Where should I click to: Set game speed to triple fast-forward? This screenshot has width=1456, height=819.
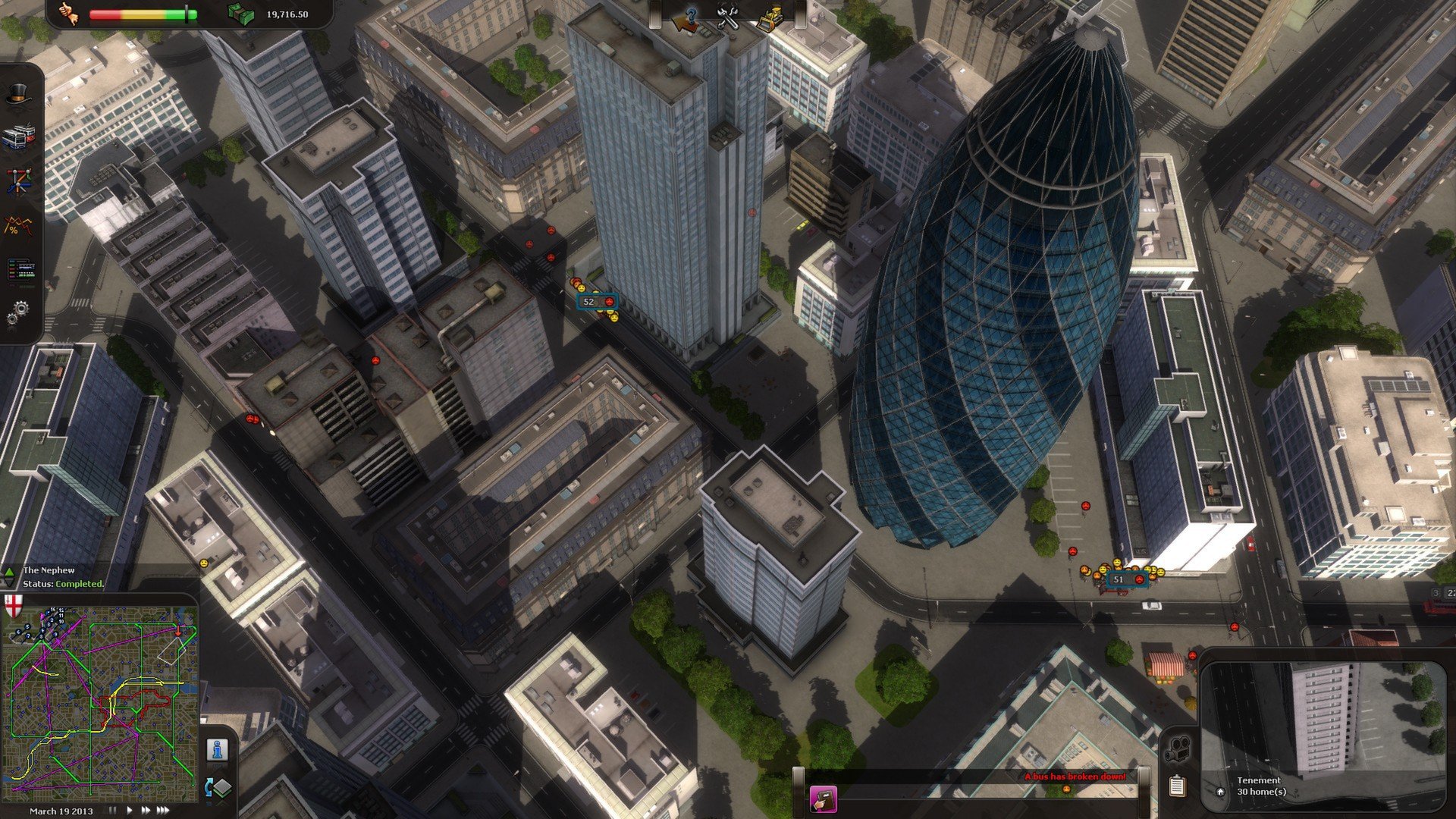(162, 811)
